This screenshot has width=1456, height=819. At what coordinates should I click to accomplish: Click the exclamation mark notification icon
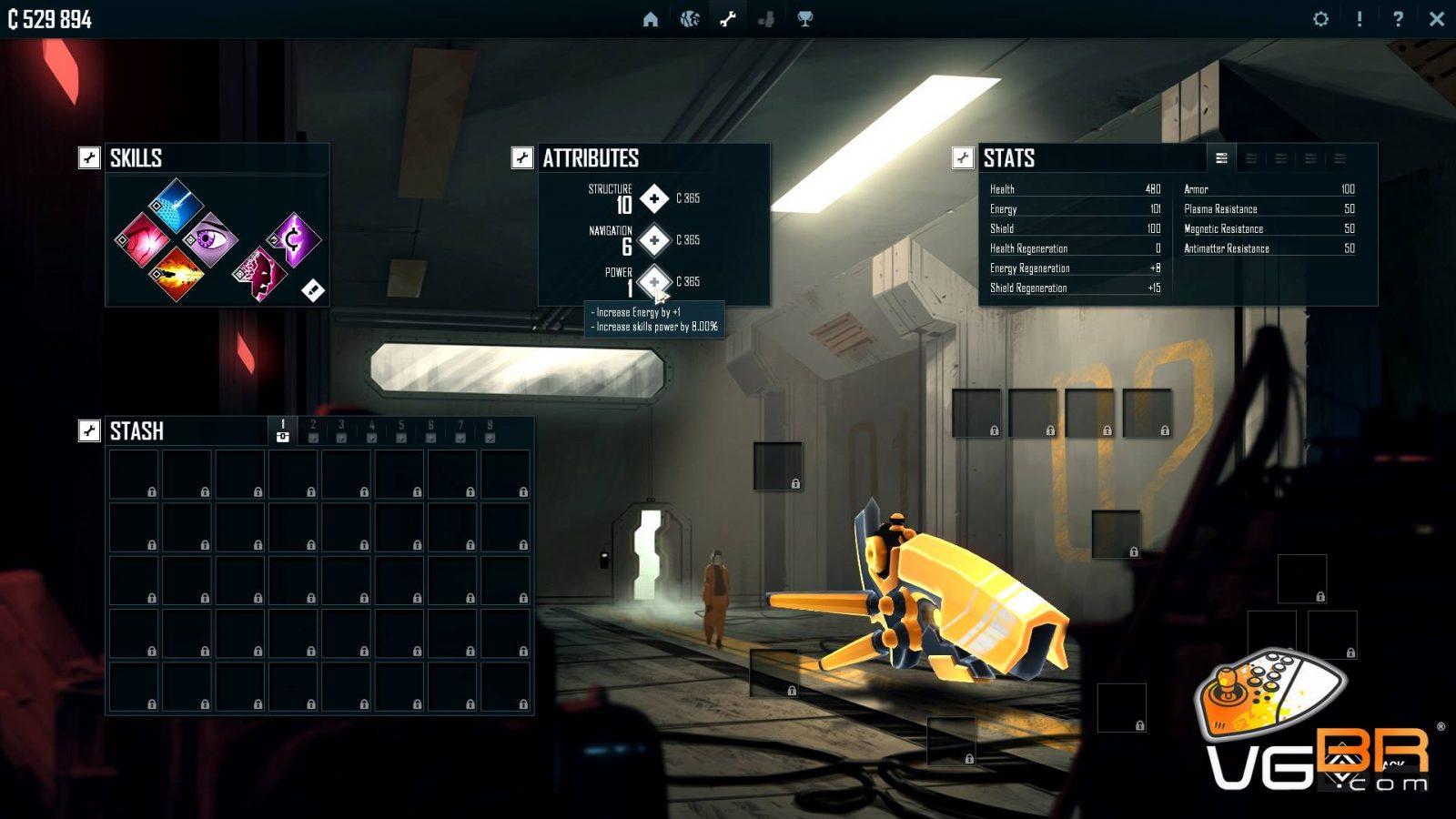click(1360, 19)
